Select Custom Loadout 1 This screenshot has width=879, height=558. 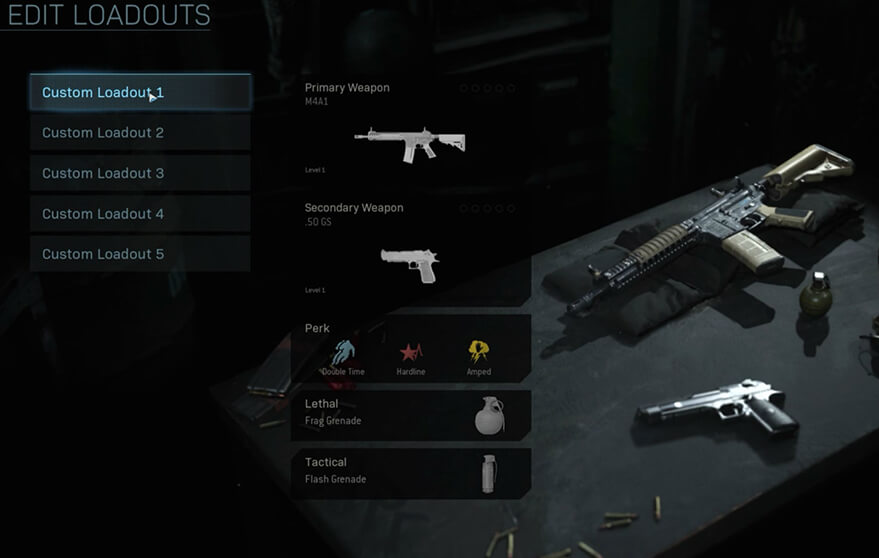click(140, 92)
